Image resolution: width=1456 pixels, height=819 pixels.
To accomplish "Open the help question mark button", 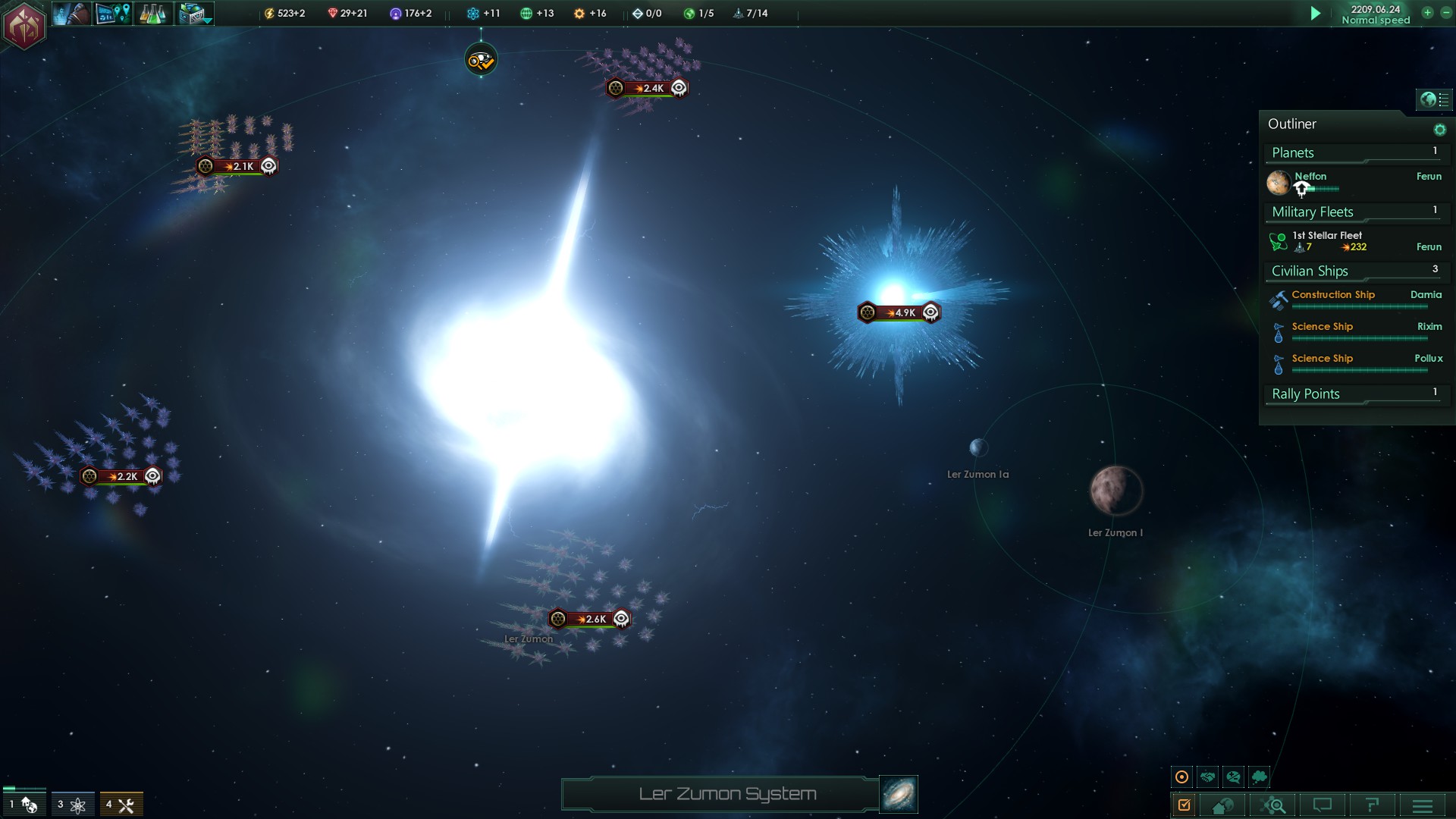I will click(1371, 805).
